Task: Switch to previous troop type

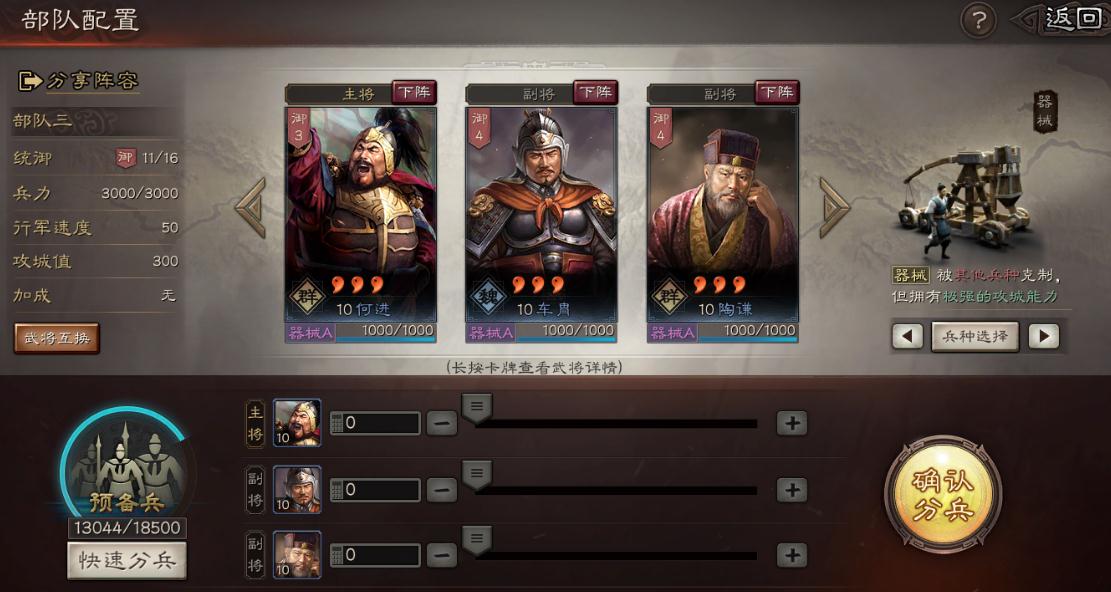Action: (907, 336)
